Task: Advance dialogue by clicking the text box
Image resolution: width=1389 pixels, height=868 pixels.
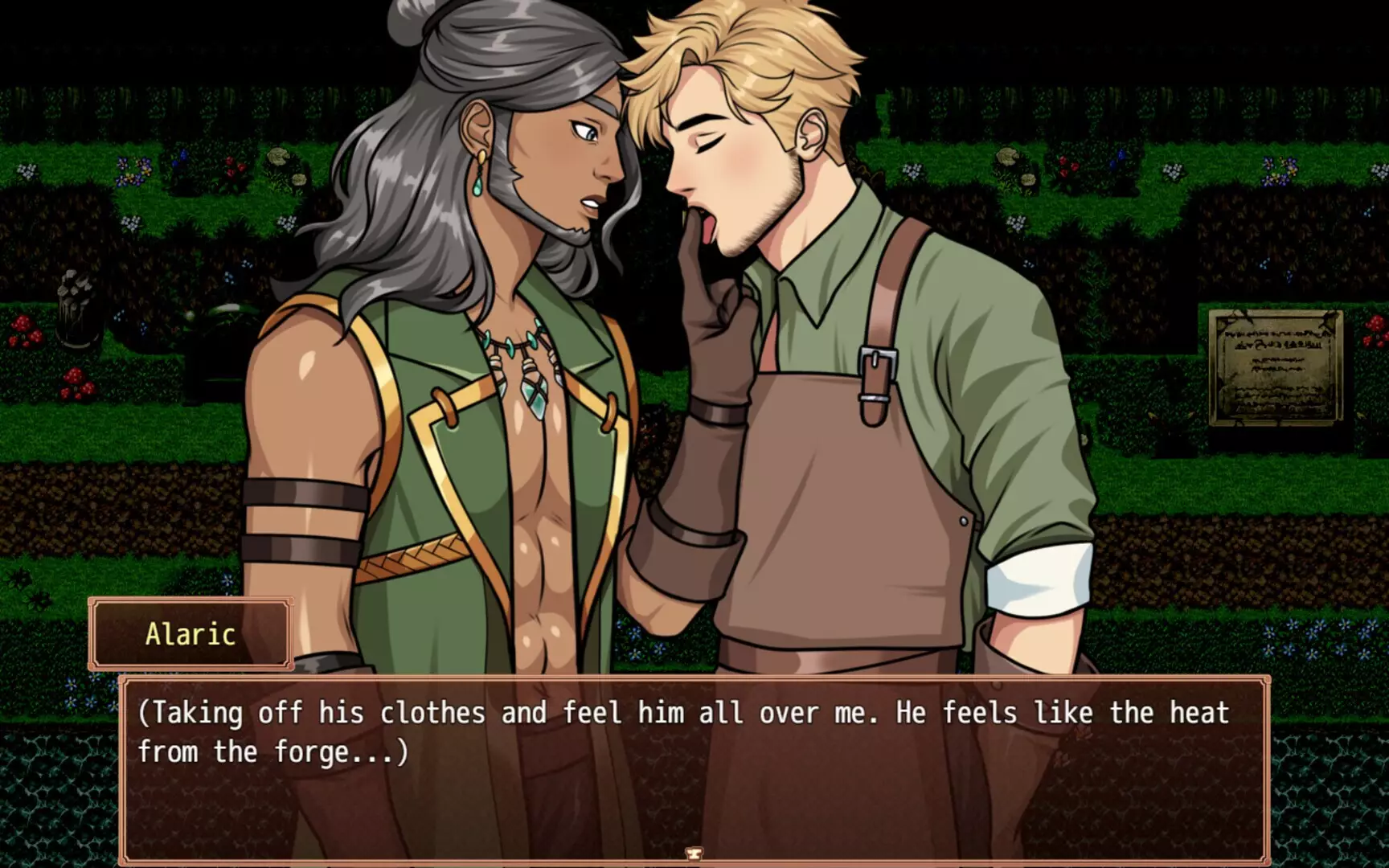Action: coord(694,764)
